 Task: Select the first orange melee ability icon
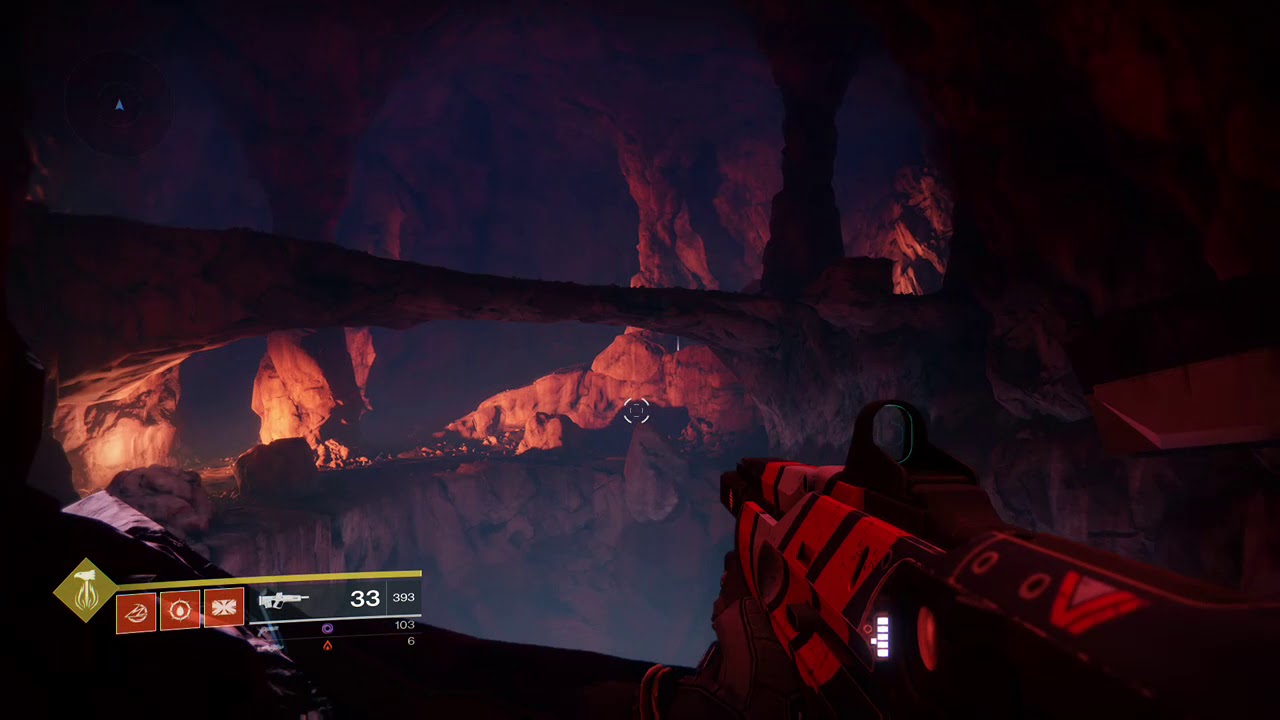tap(136, 610)
